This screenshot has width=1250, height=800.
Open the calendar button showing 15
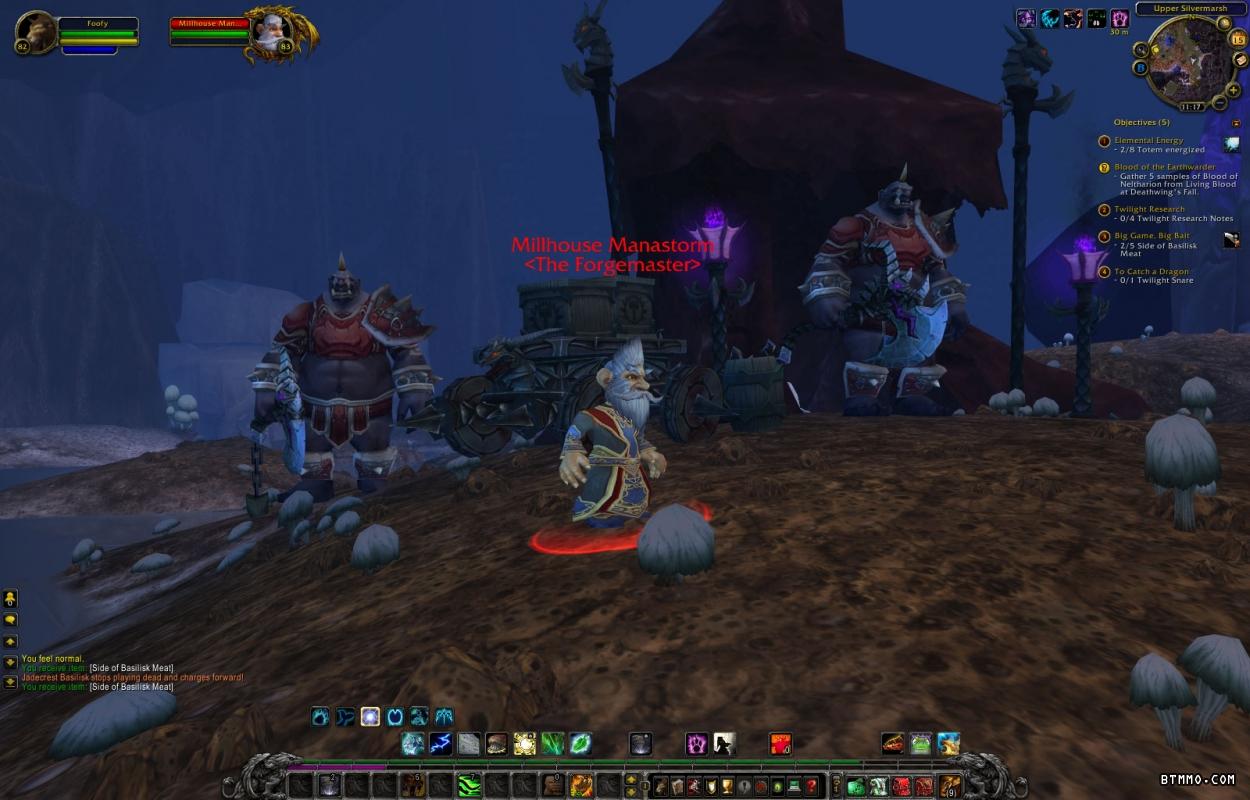[1236, 40]
